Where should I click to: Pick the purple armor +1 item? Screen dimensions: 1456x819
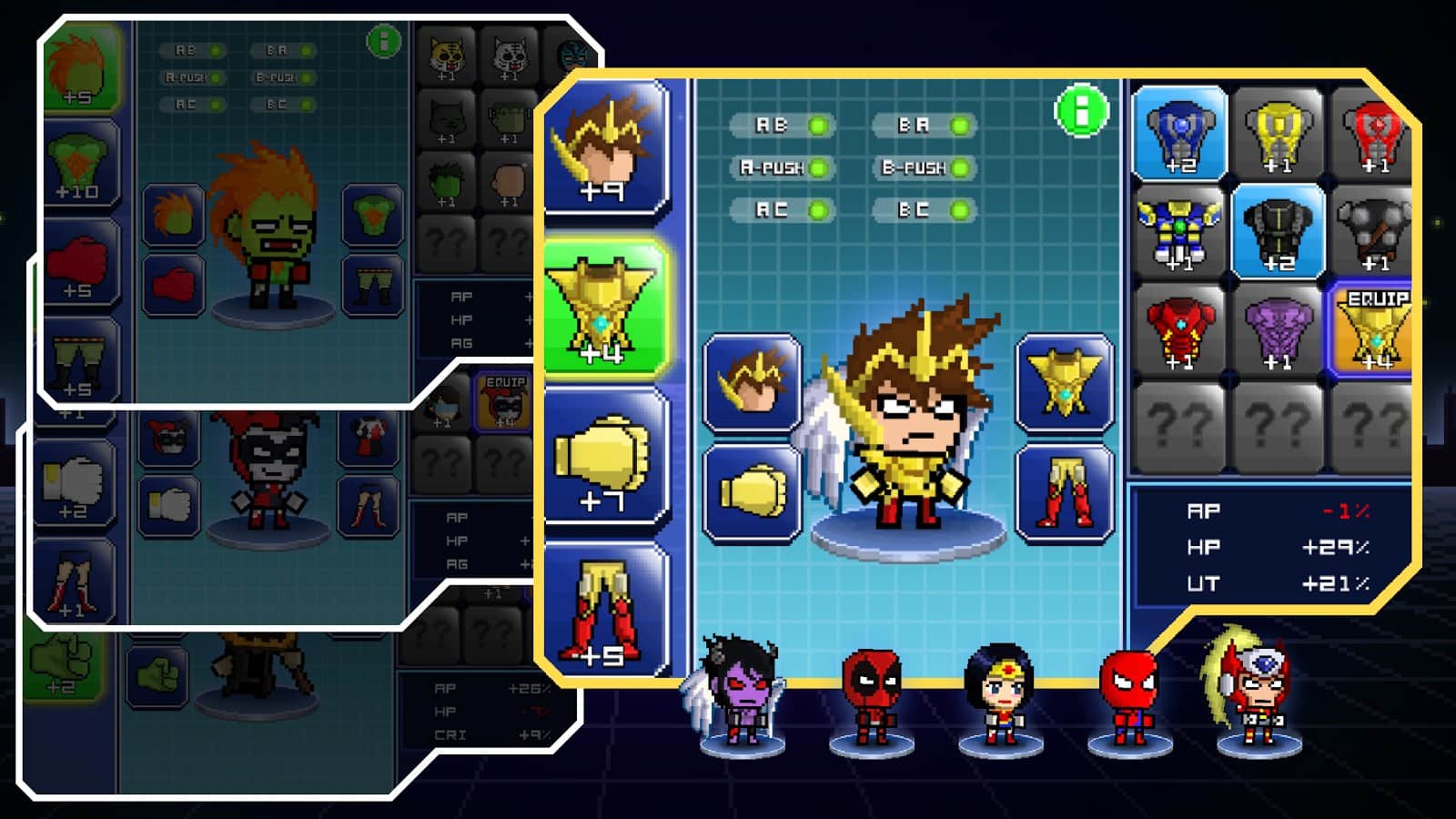click(x=1279, y=329)
